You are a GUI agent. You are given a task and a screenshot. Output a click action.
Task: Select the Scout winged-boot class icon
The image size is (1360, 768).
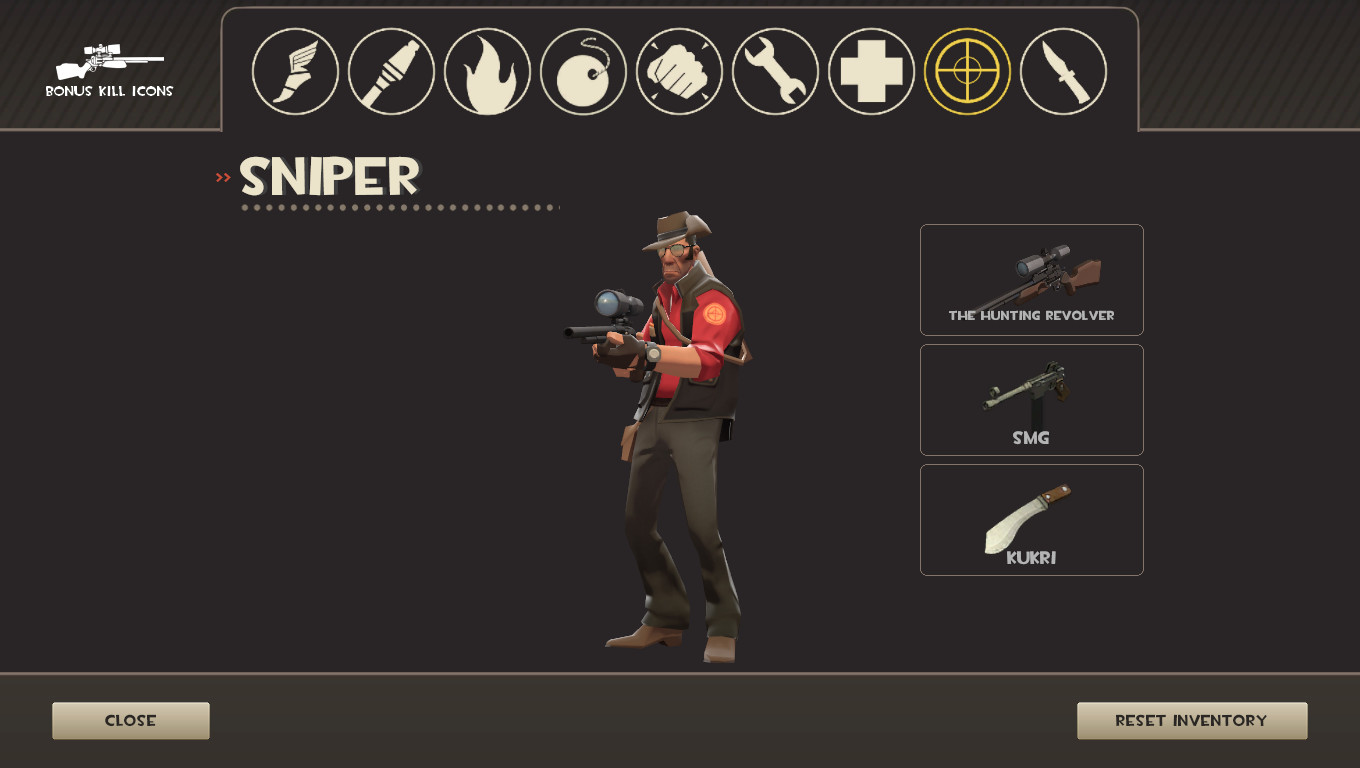[x=295, y=71]
